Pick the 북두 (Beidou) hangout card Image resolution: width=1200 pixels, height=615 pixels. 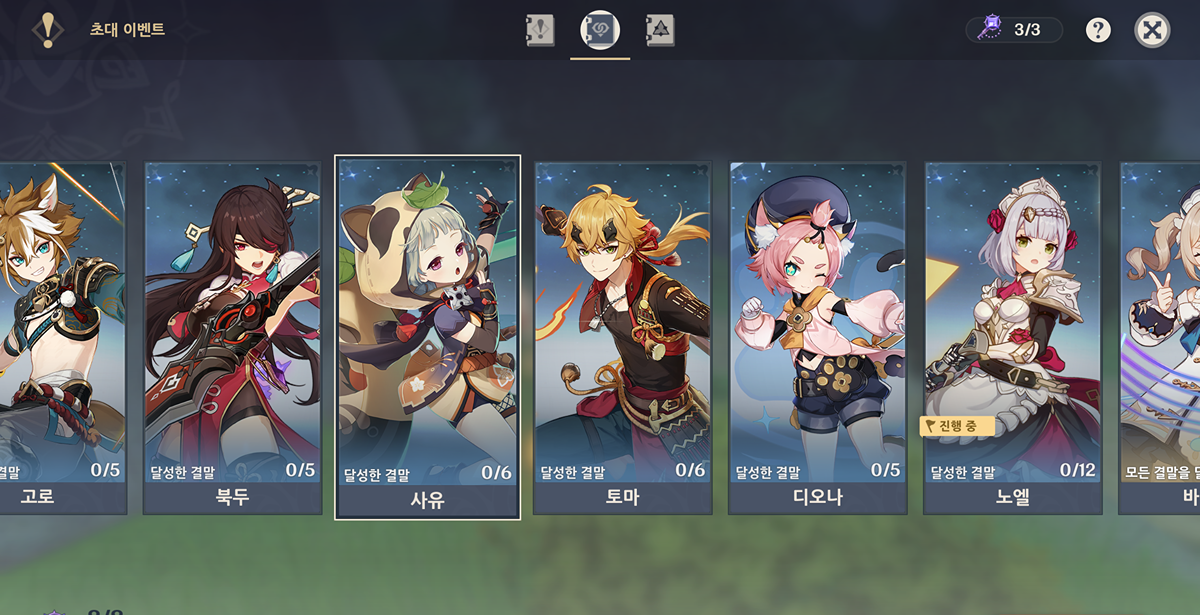point(232,337)
